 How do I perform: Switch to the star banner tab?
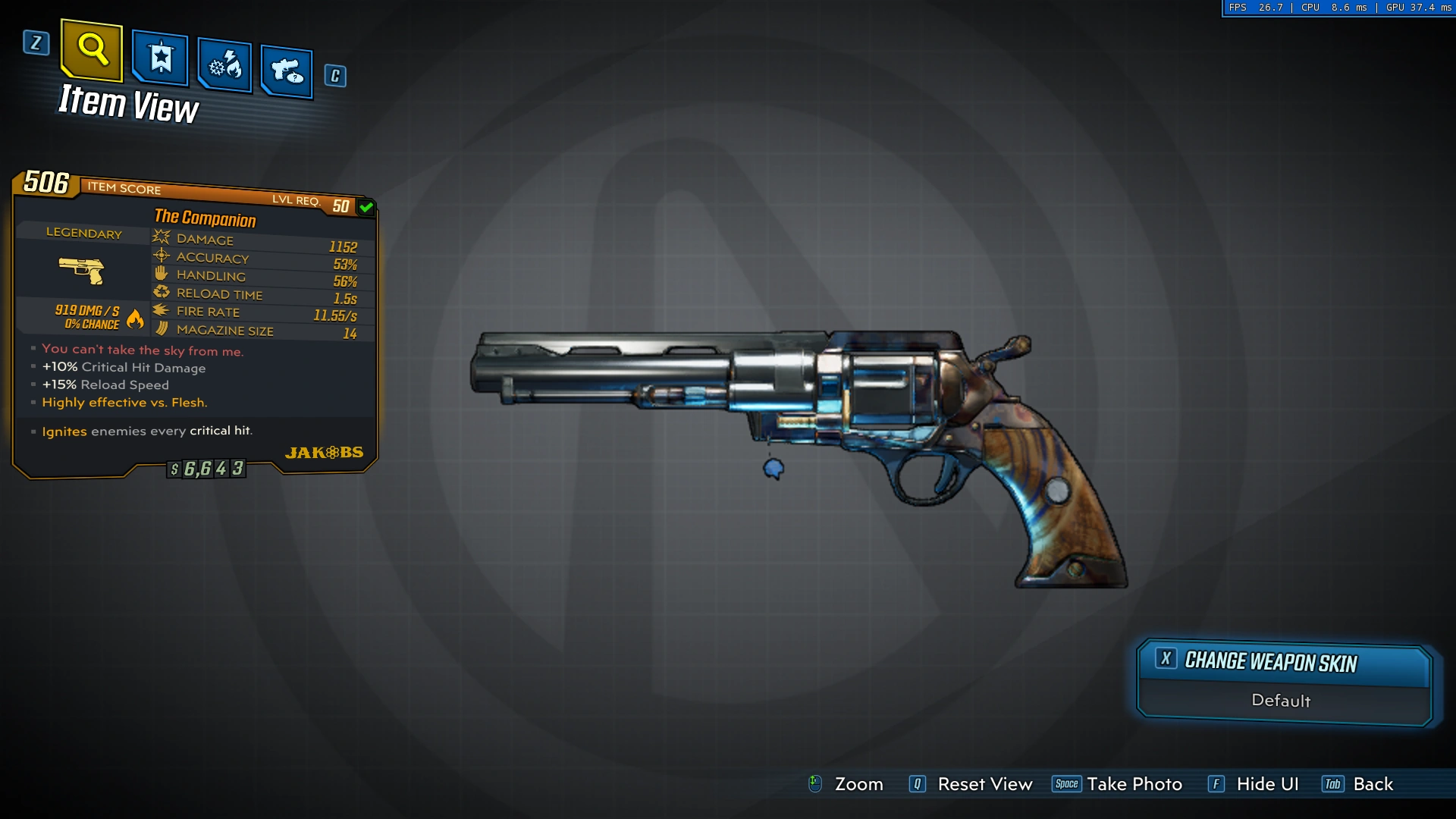160,58
